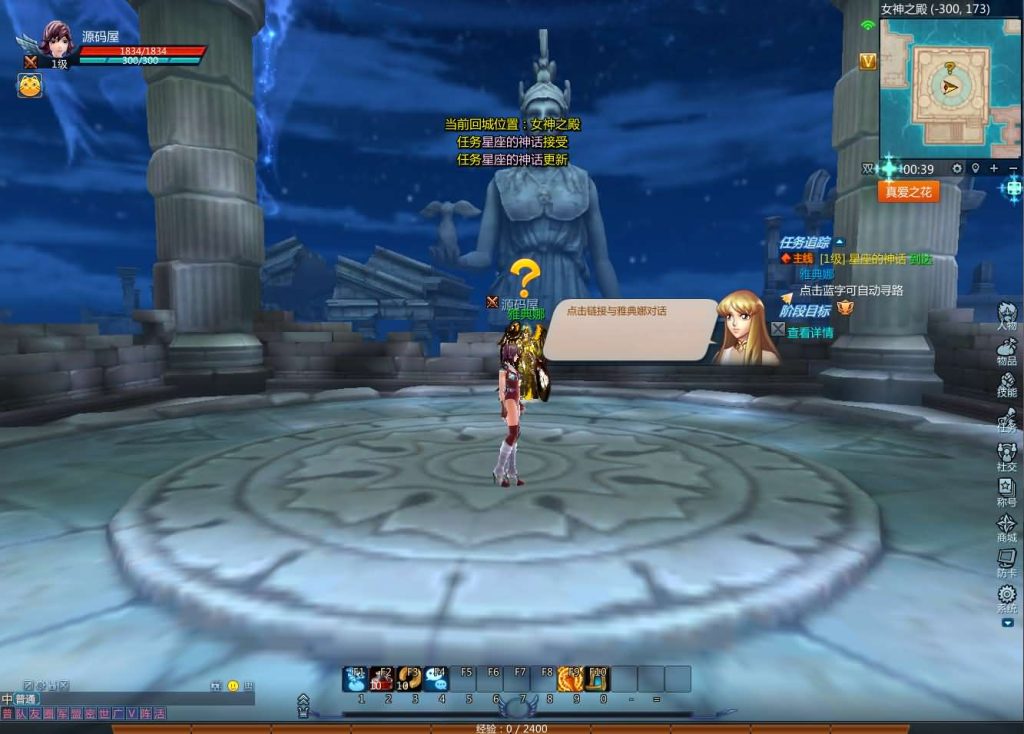Open the 人物 character menu
This screenshot has height=734, width=1024.
point(1006,314)
